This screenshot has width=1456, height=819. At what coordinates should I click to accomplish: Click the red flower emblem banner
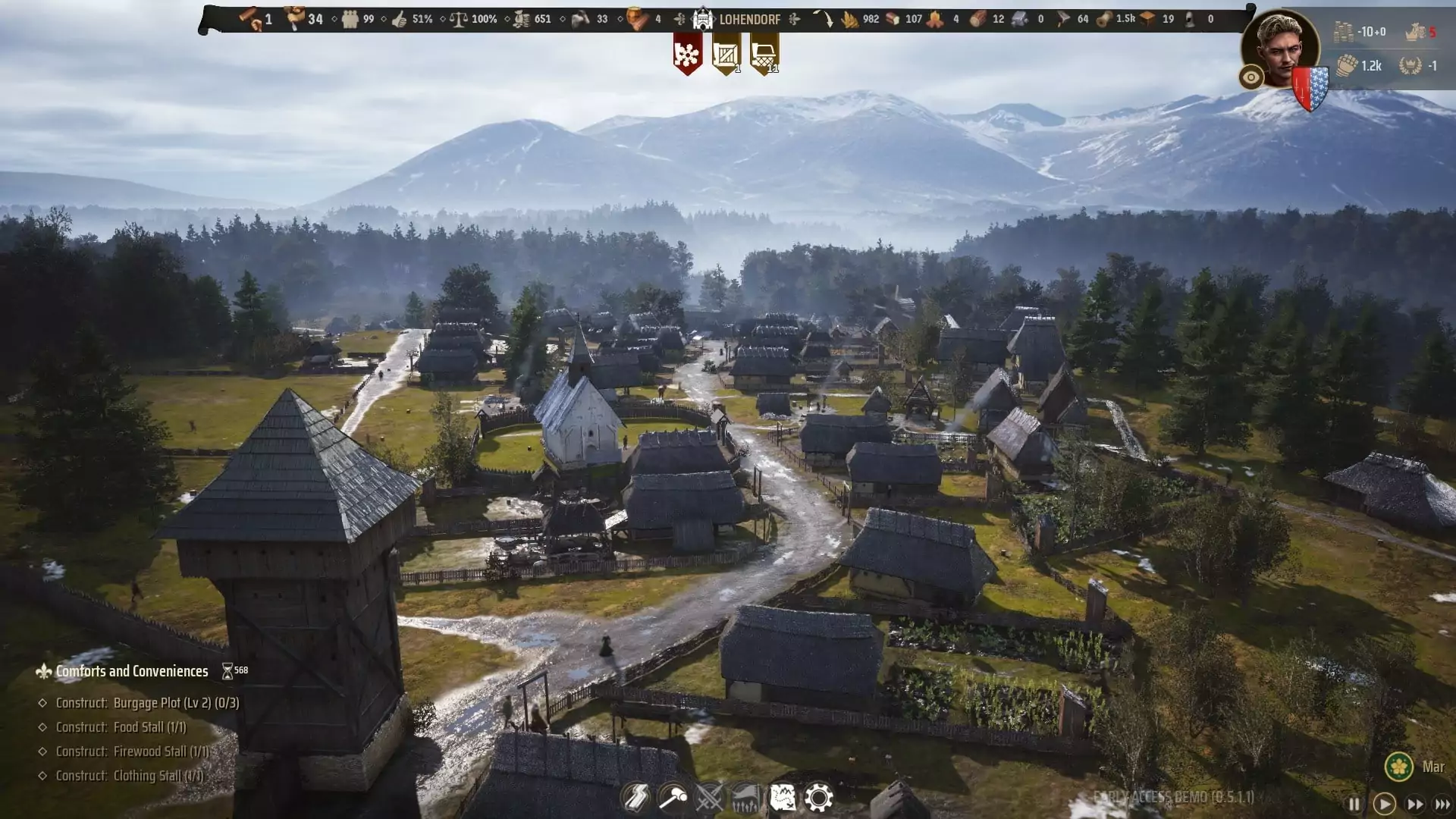pyautogui.click(x=687, y=55)
